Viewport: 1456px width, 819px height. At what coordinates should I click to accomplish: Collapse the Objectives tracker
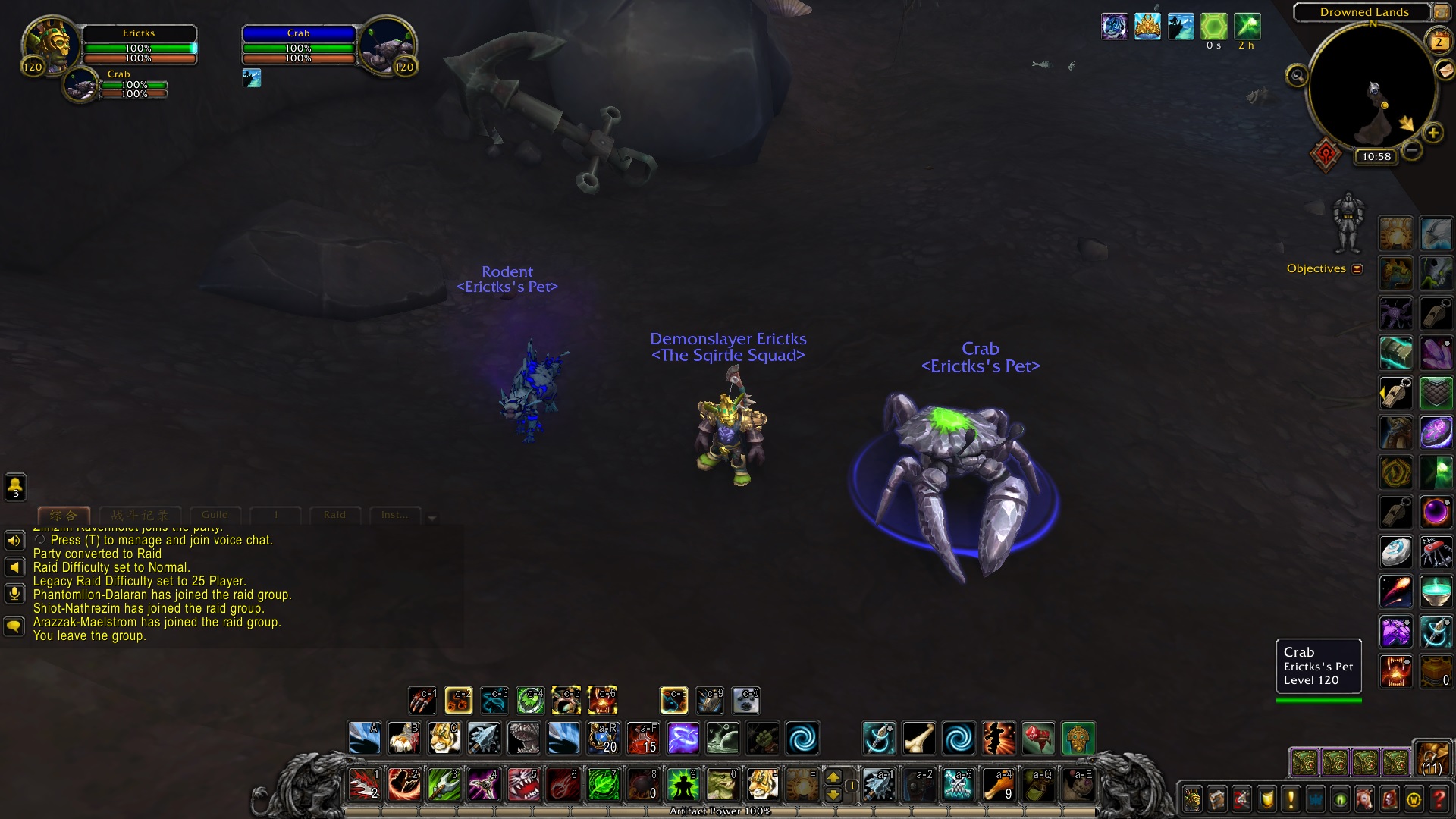[x=1358, y=268]
